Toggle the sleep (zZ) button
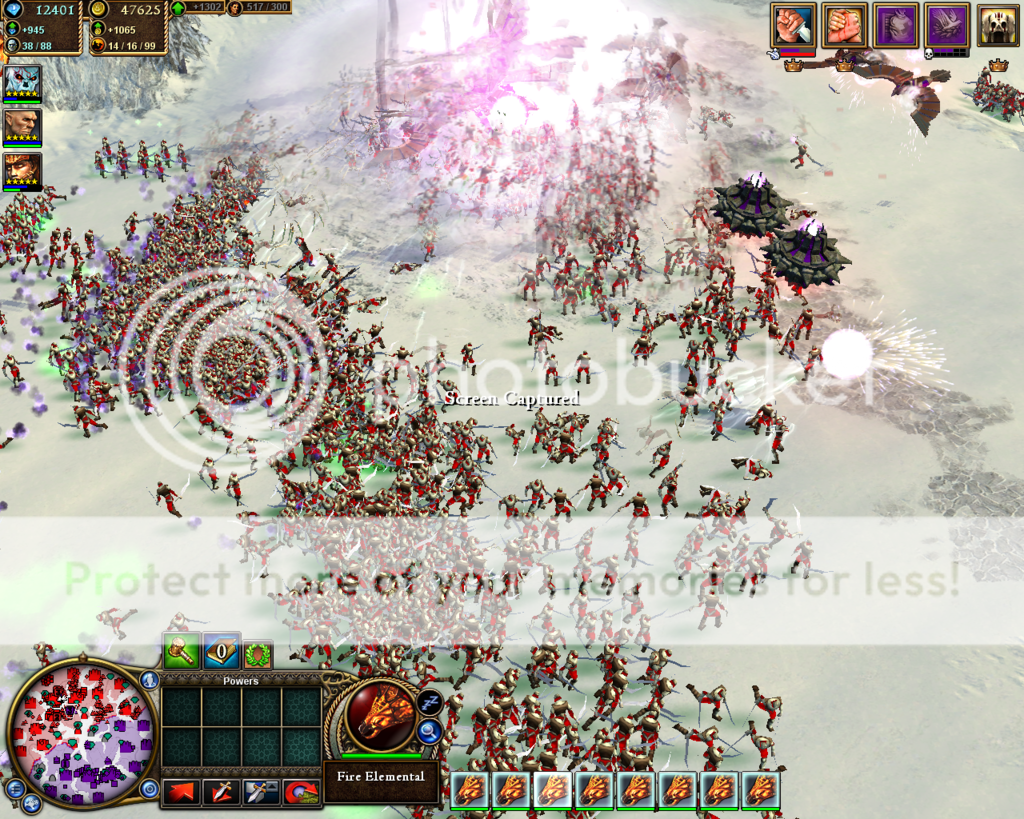1024x819 pixels. [x=430, y=702]
